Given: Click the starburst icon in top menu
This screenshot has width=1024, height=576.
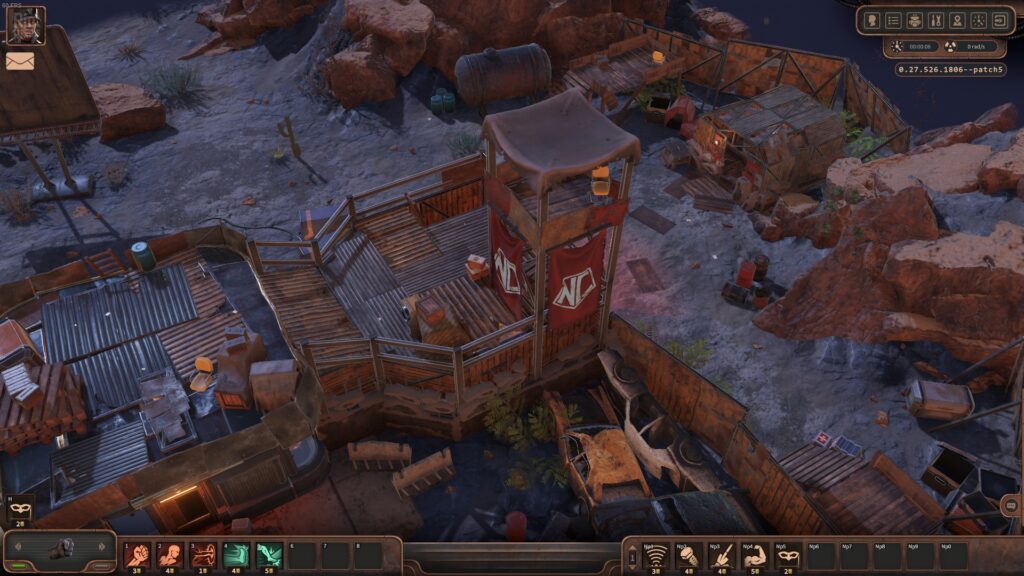Looking at the screenshot, I should tap(978, 21).
